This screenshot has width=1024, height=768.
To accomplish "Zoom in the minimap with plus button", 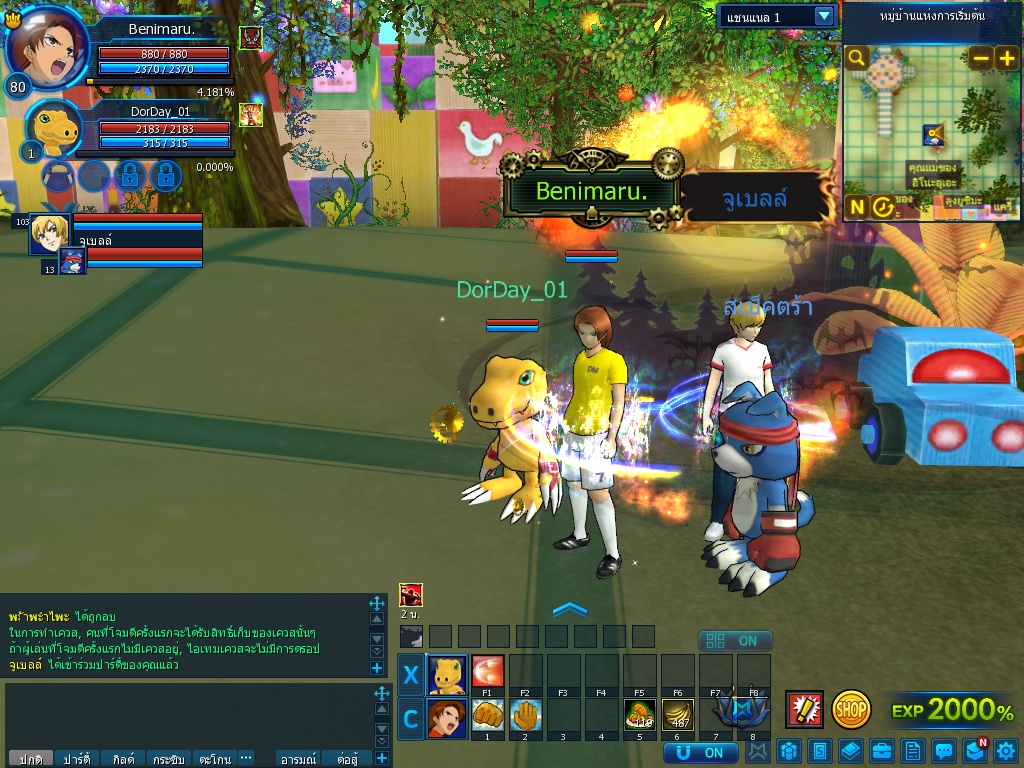I will pyautogui.click(x=1006, y=59).
